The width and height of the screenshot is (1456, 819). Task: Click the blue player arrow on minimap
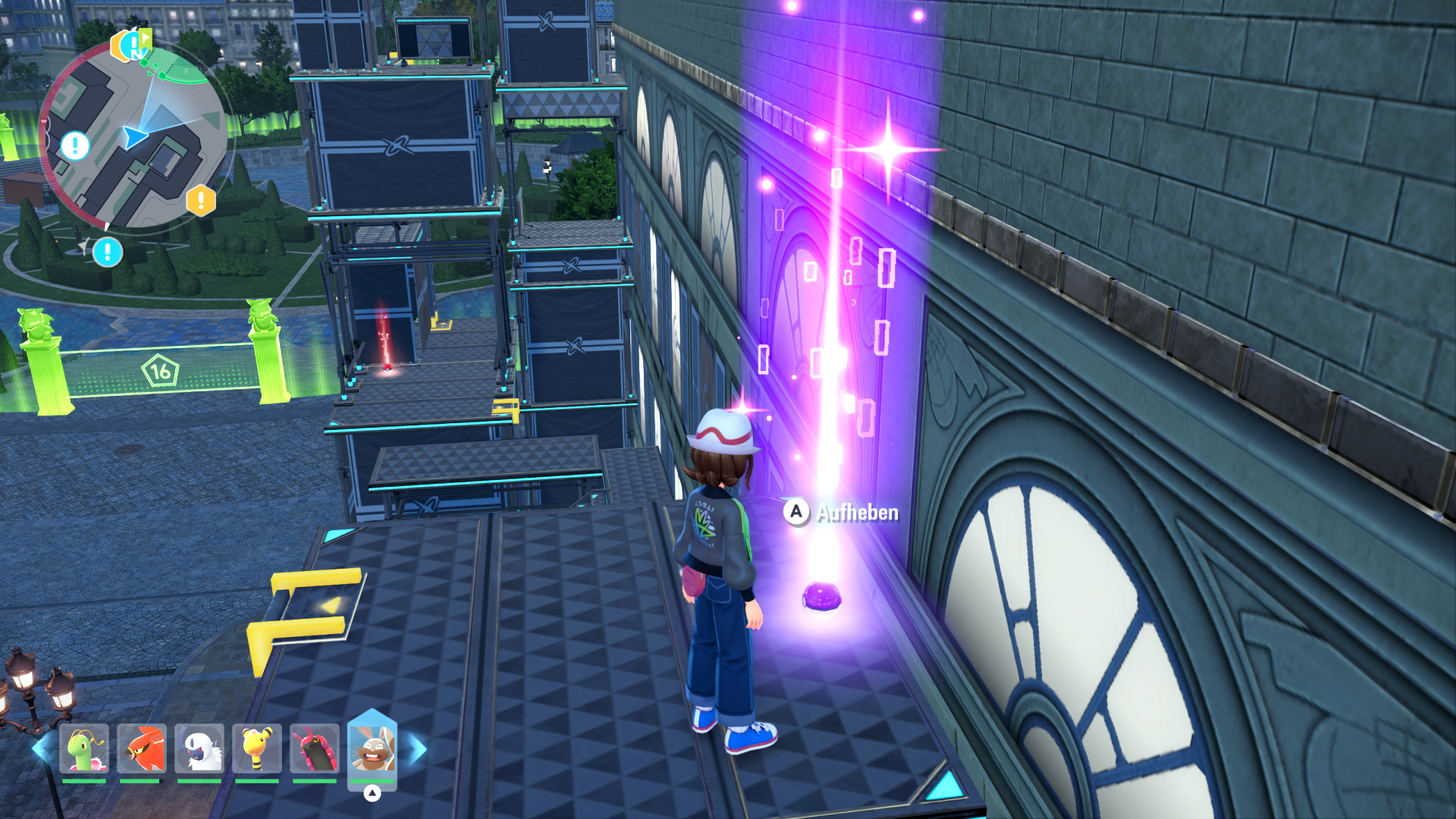click(x=135, y=136)
